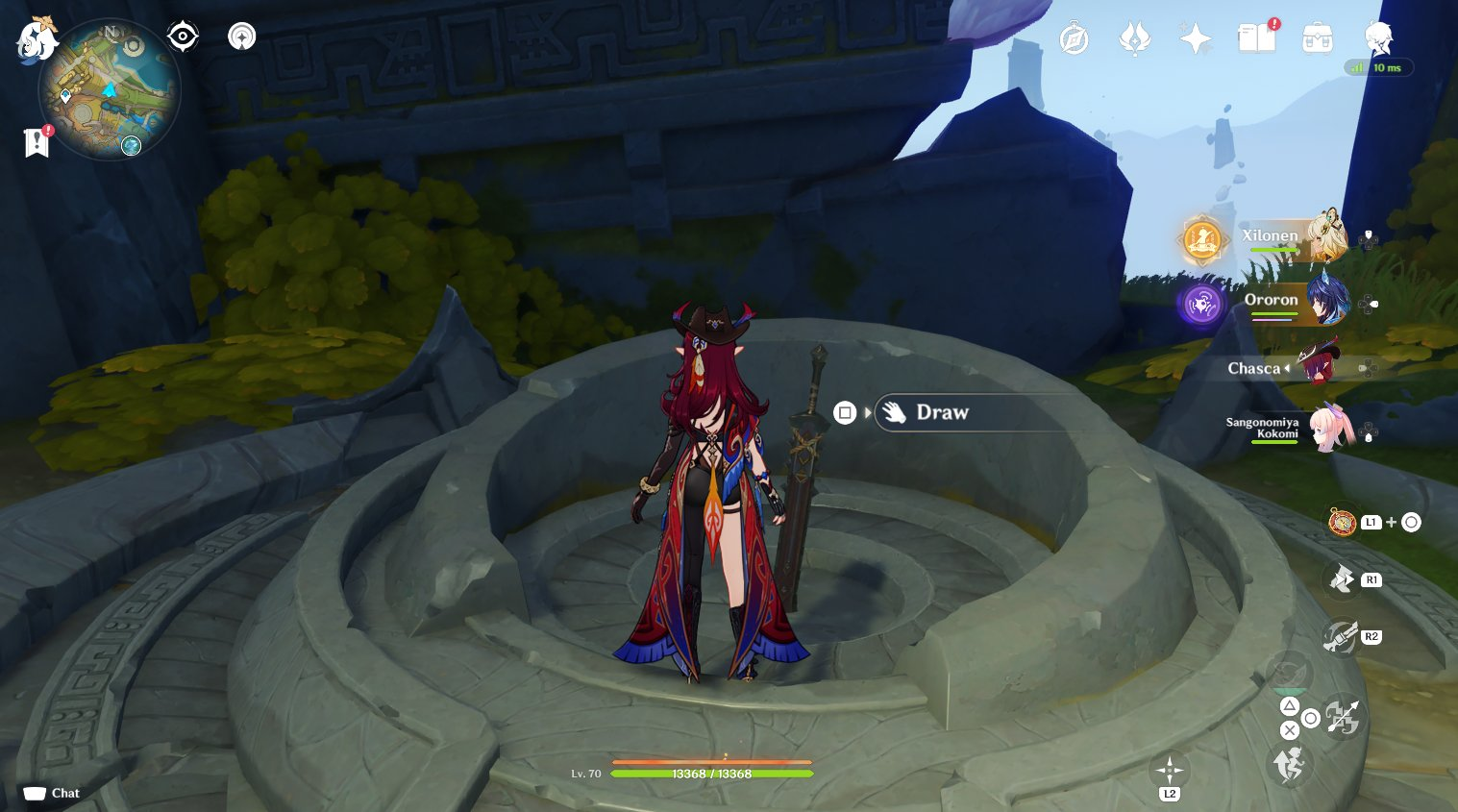Open the Paimon menu icon
The width and height of the screenshot is (1458, 812).
click(37, 40)
